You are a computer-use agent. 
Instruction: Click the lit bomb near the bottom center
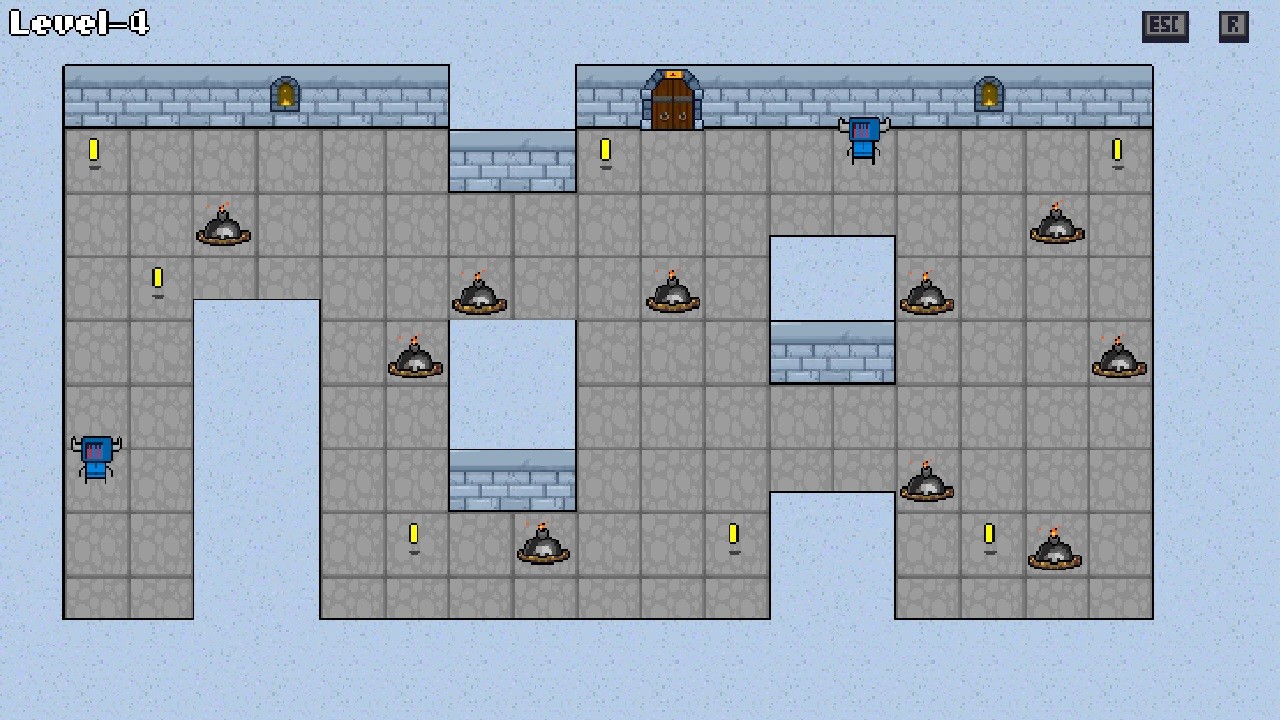(543, 545)
